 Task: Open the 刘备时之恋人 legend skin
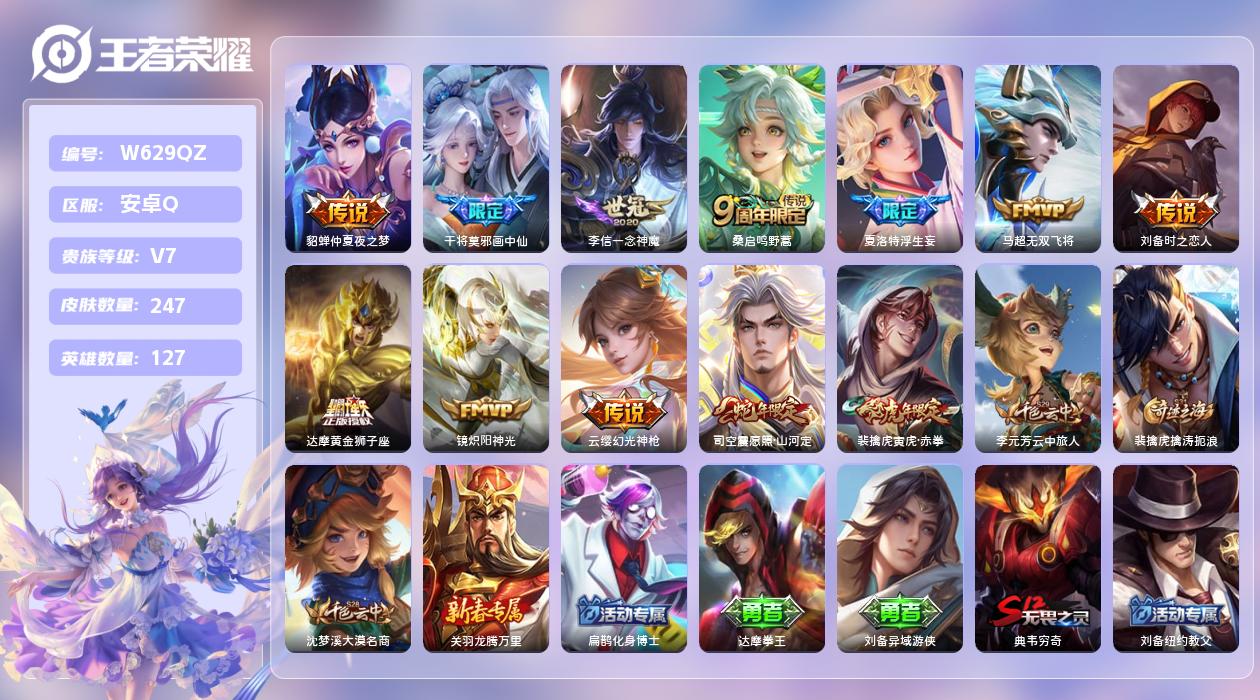click(x=1176, y=158)
